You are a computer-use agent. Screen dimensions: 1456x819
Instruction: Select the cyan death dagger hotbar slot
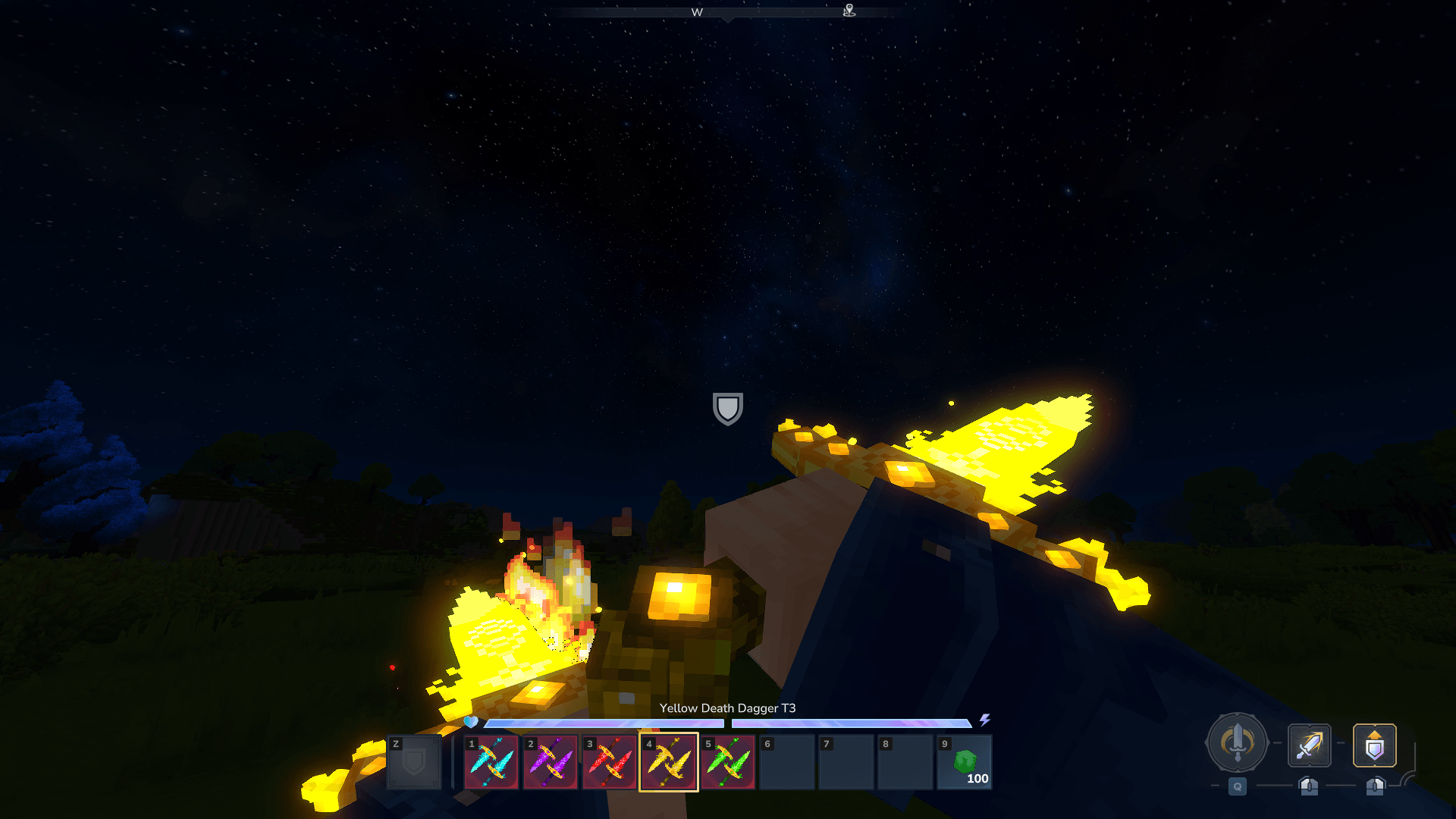pos(491,762)
